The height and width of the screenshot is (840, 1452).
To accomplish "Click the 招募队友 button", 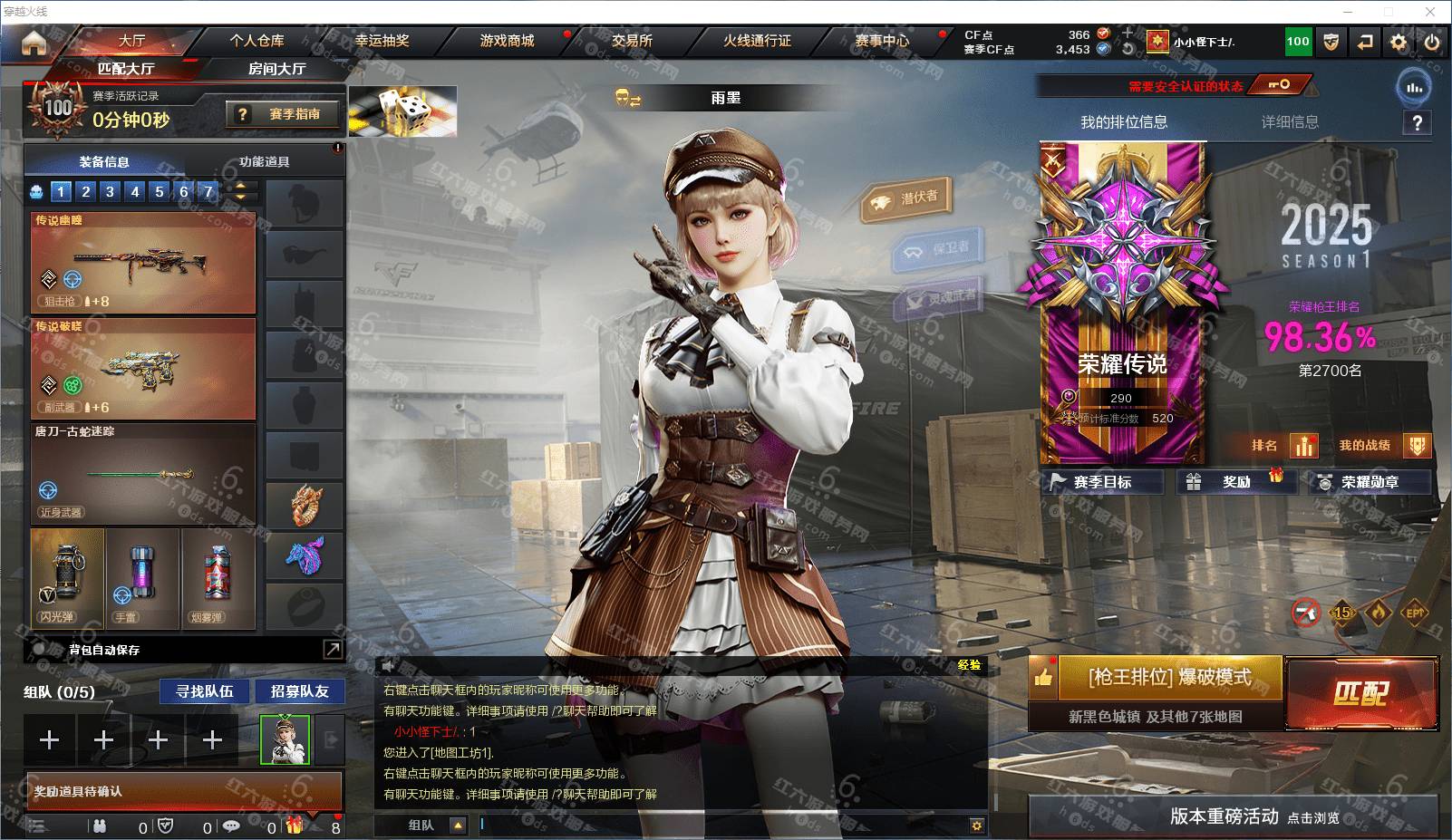I will [x=299, y=691].
